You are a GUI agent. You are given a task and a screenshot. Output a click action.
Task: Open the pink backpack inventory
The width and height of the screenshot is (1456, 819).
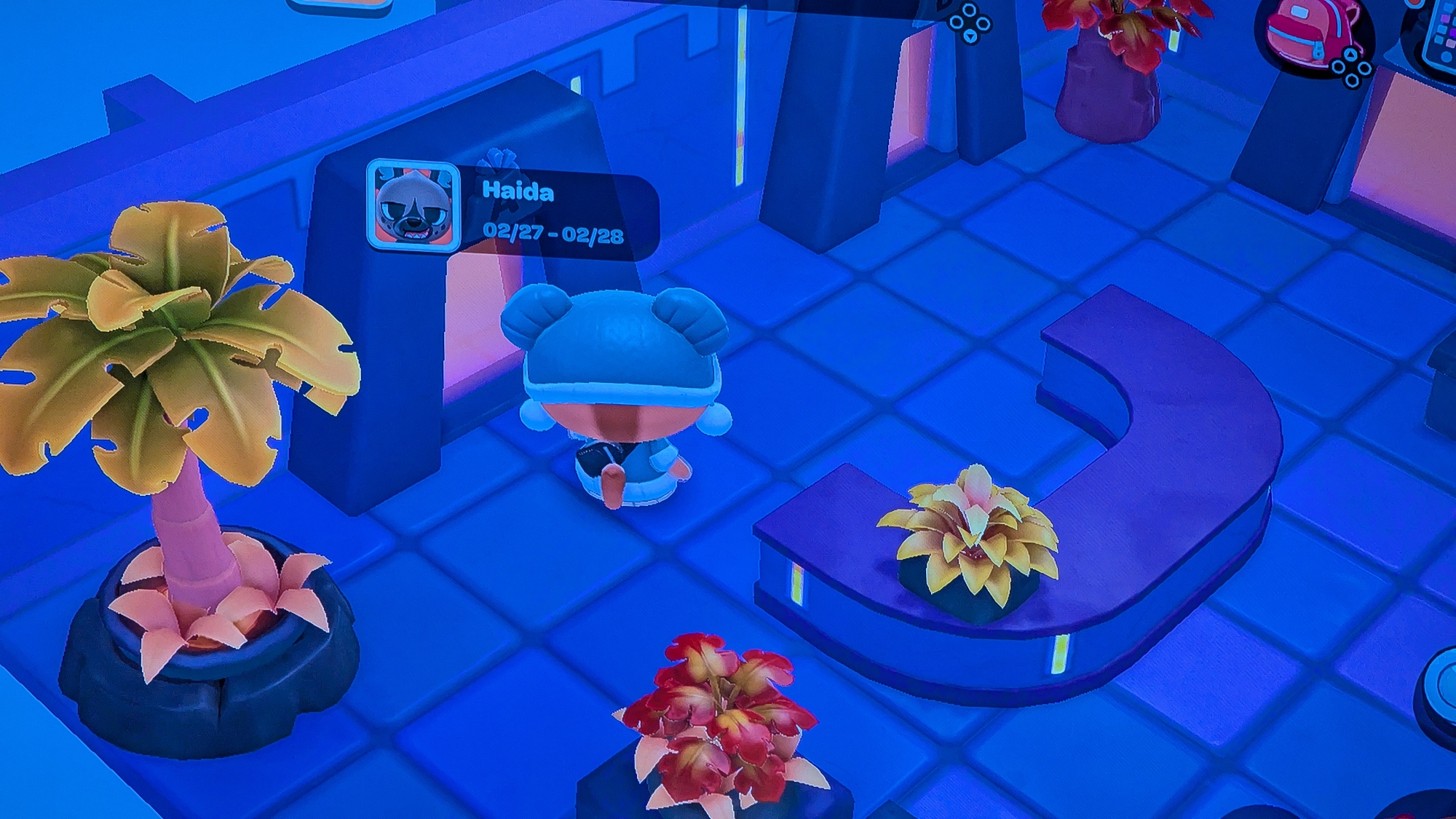(1309, 33)
